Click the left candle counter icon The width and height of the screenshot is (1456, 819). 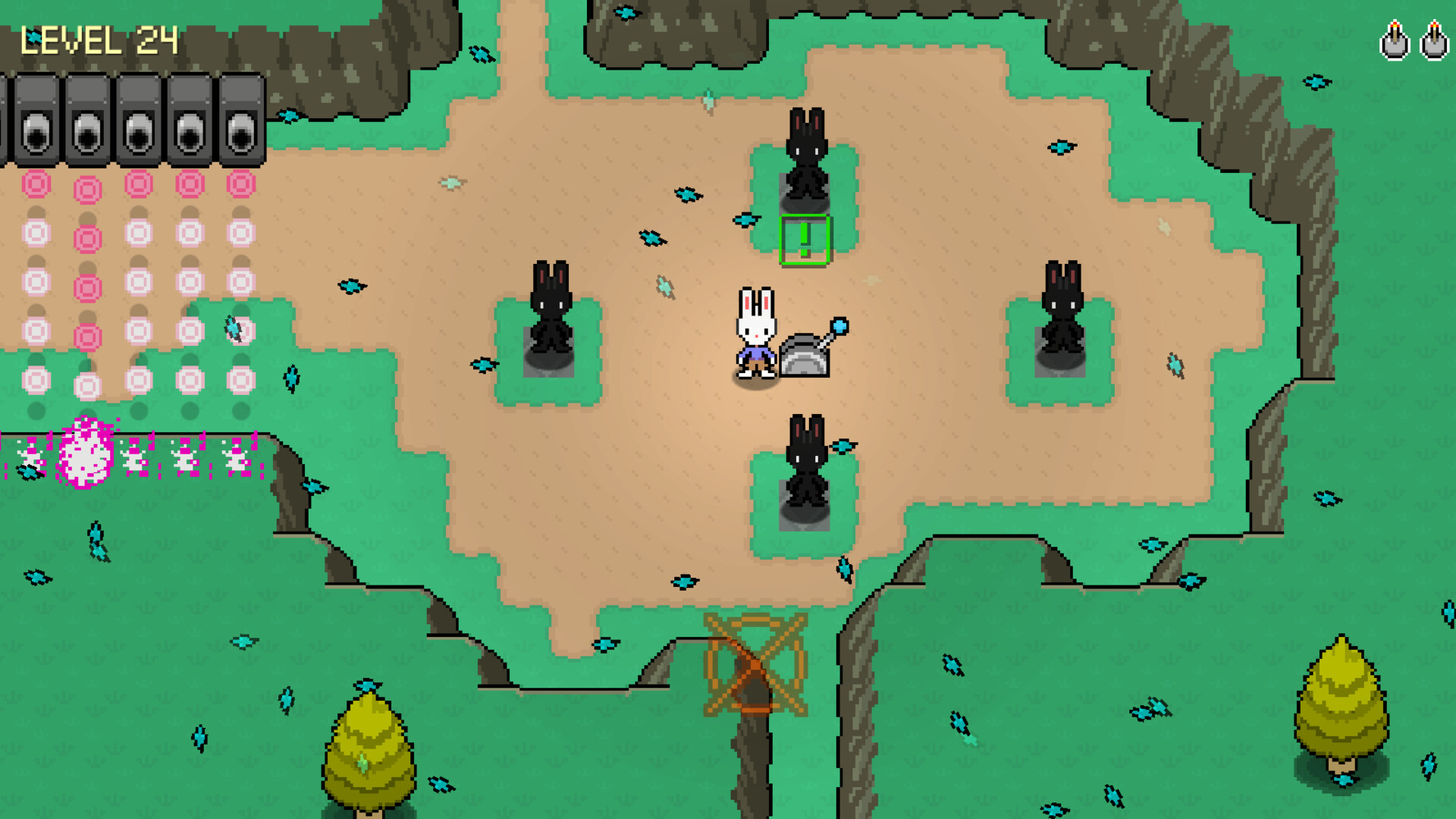tap(1395, 39)
